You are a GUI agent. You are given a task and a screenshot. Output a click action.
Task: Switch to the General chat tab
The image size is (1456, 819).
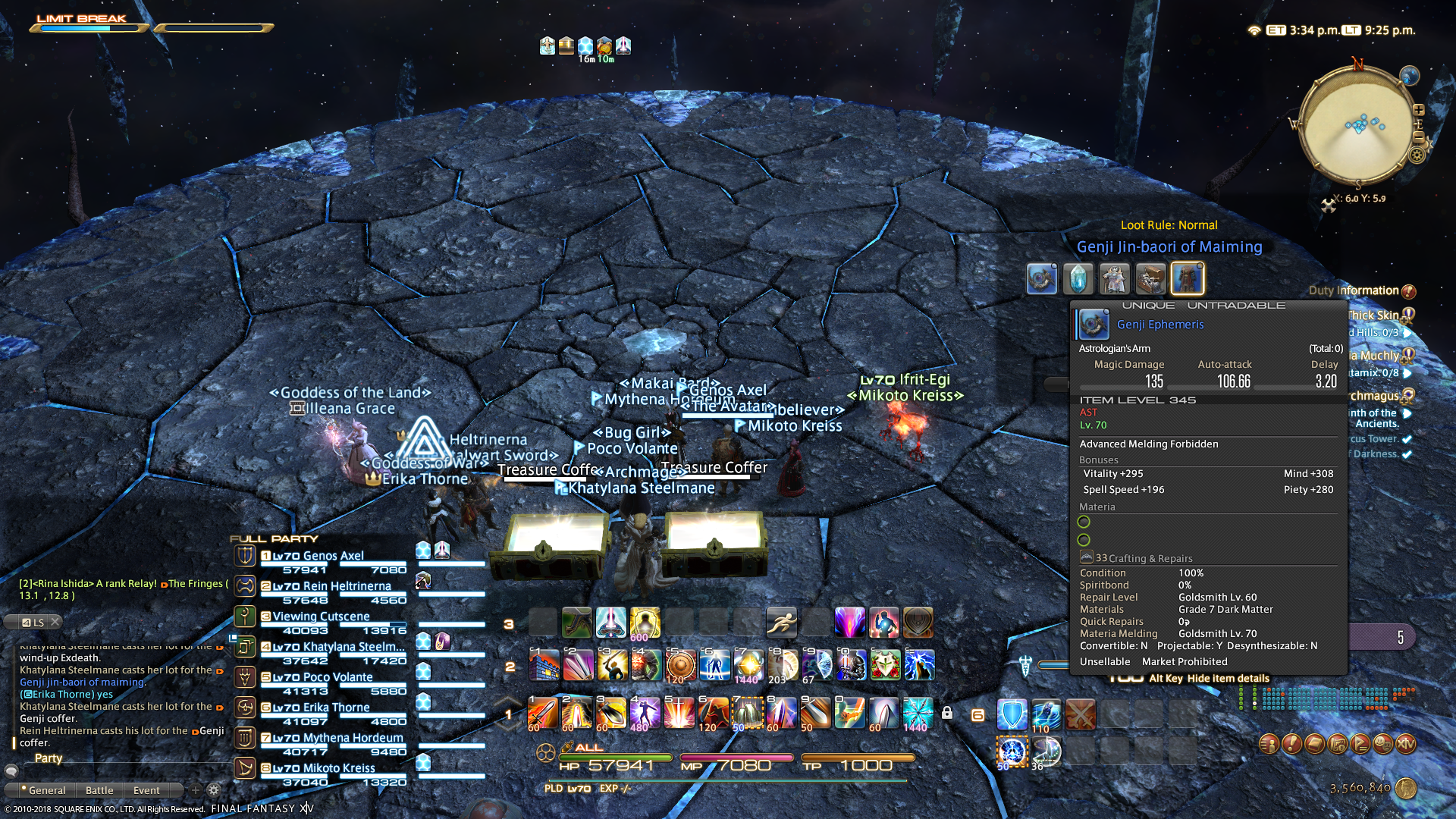click(x=47, y=790)
